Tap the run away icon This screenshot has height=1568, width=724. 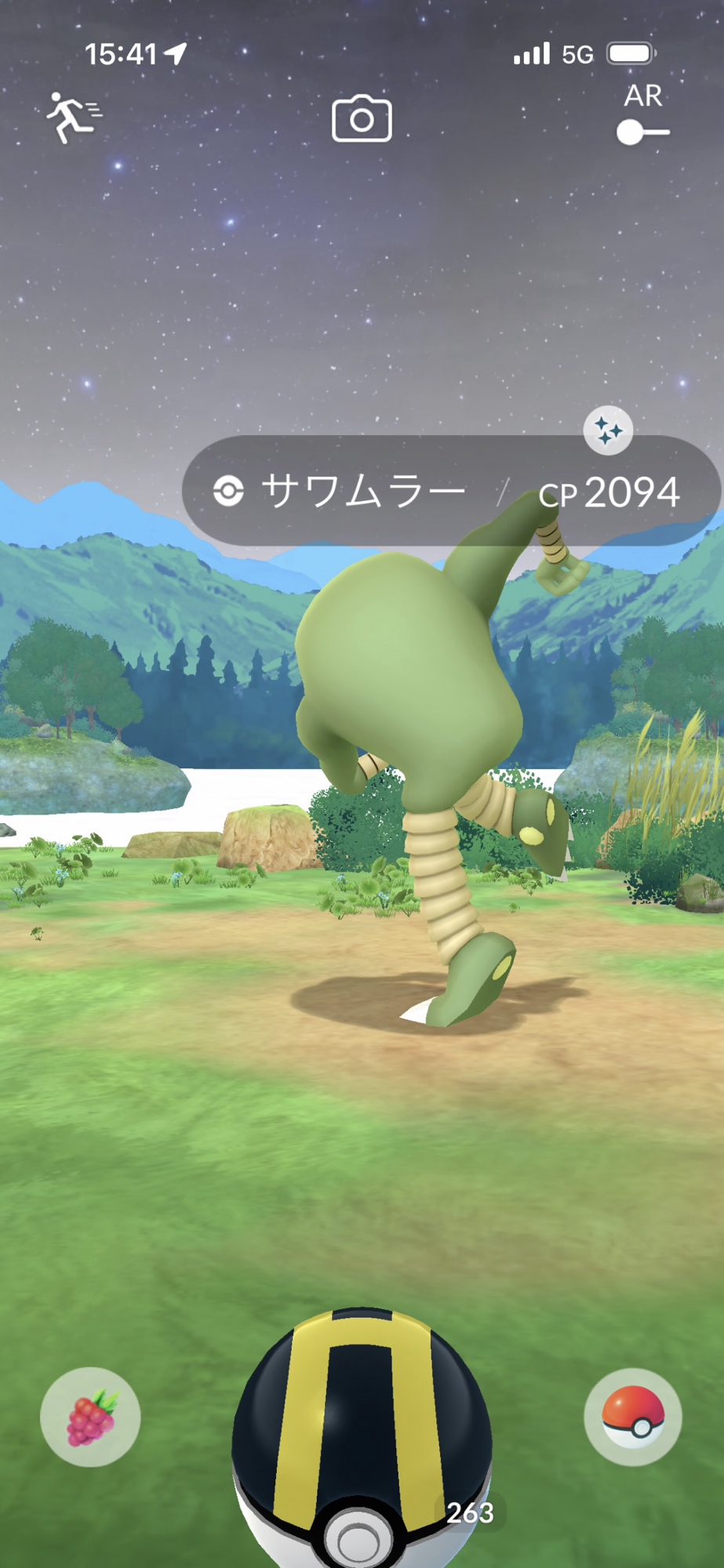click(73, 118)
